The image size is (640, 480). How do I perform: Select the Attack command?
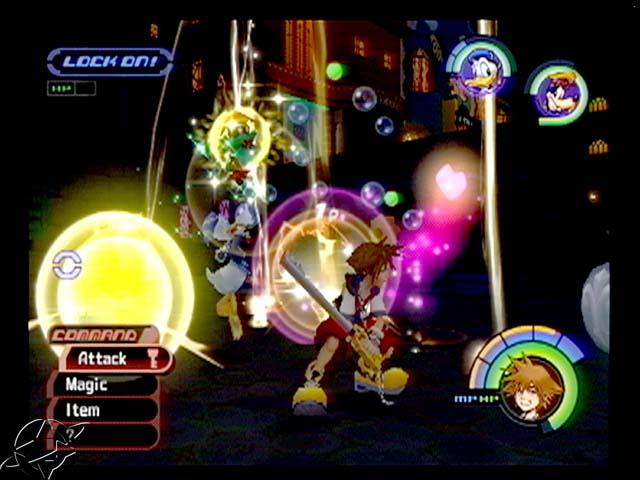click(104, 358)
